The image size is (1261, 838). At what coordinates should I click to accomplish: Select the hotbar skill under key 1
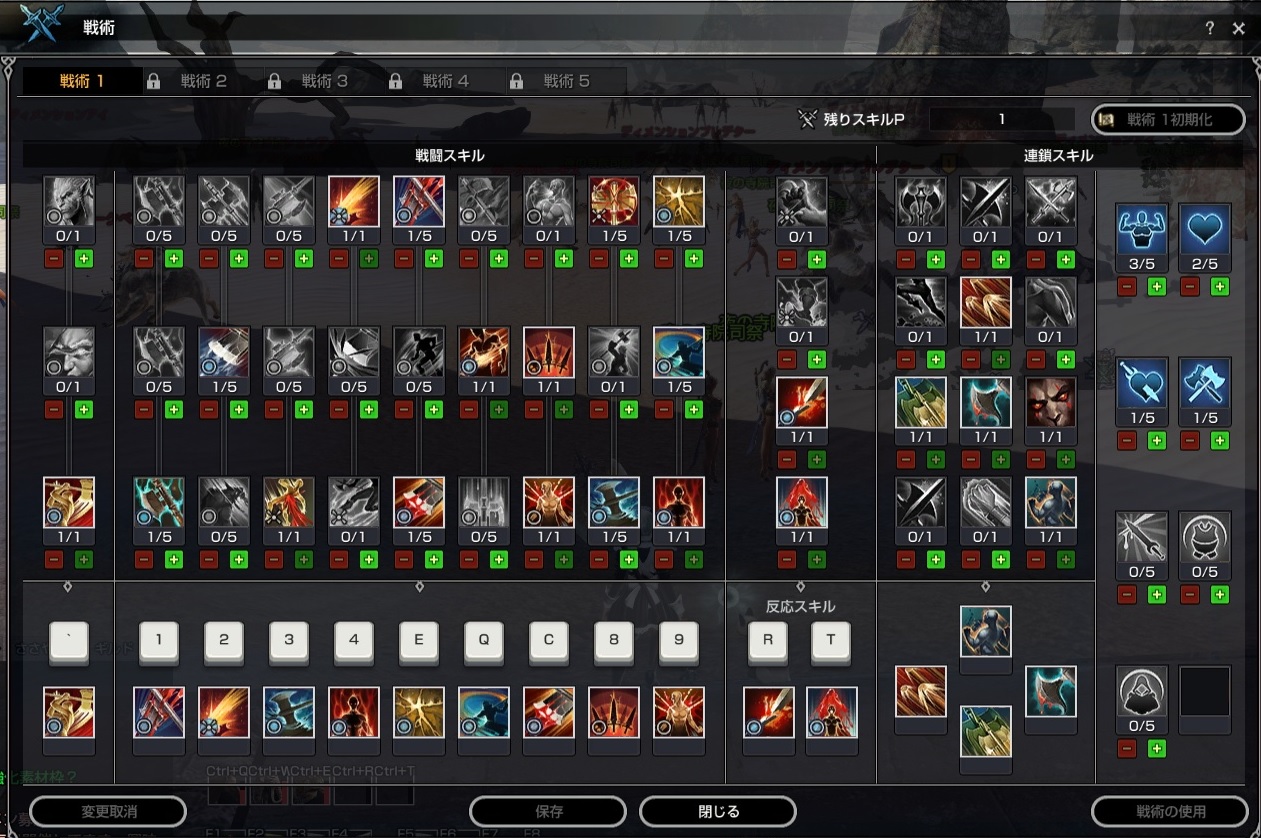[x=159, y=712]
